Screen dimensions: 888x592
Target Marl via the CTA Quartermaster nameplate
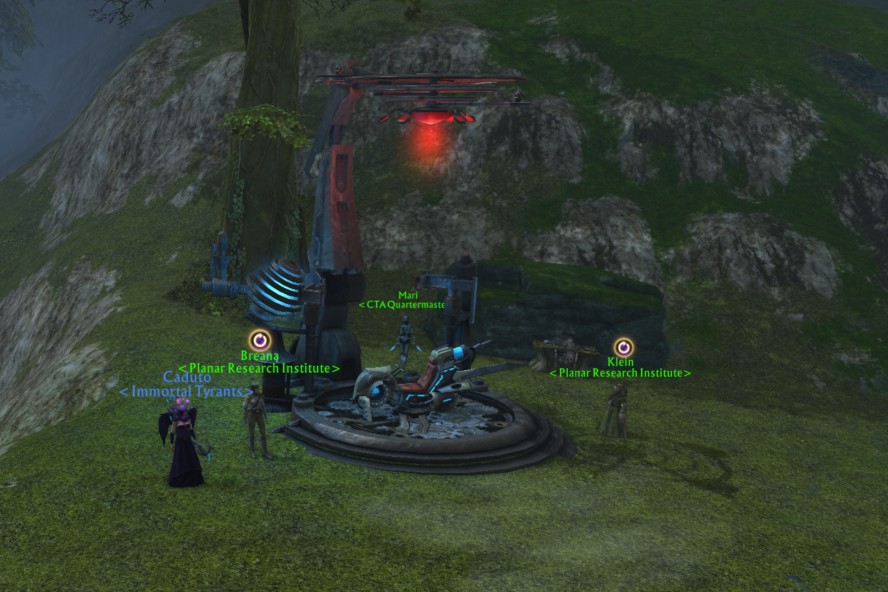pos(402,304)
